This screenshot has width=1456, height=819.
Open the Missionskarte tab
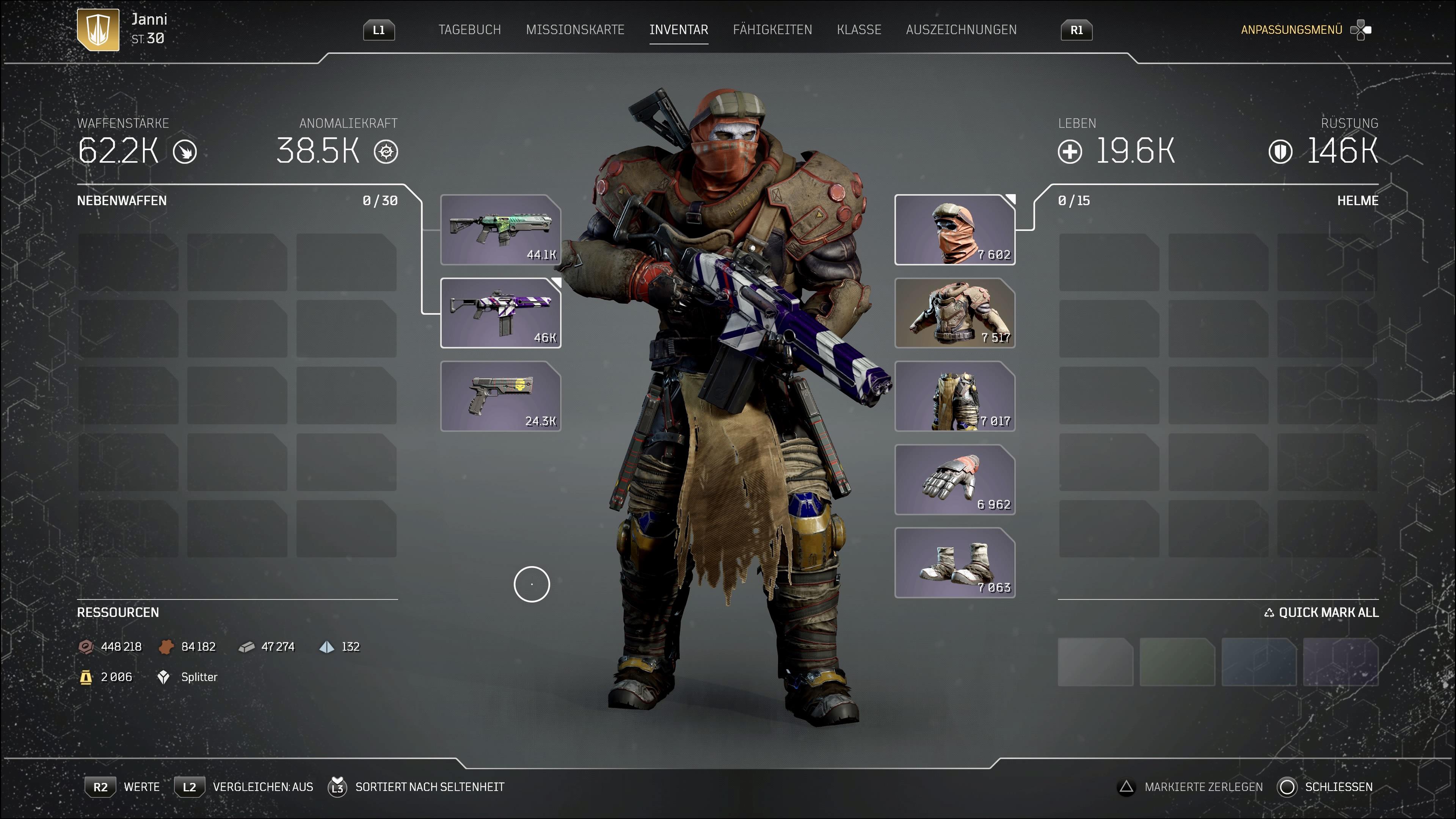(x=576, y=30)
